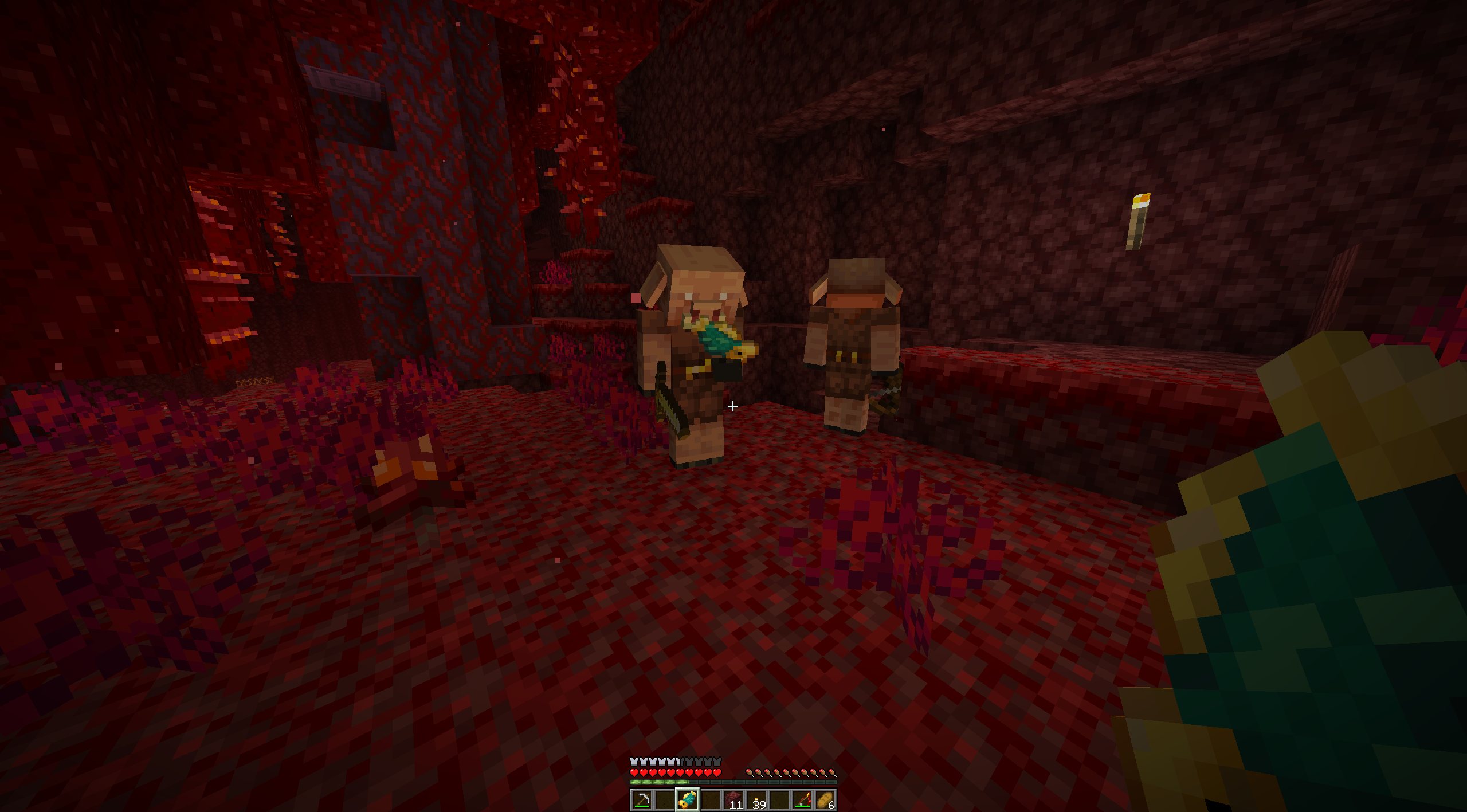Image resolution: width=1467 pixels, height=812 pixels.
Task: Select the iron pickaxe in the first hotbar slot
Action: pyautogui.click(x=641, y=801)
